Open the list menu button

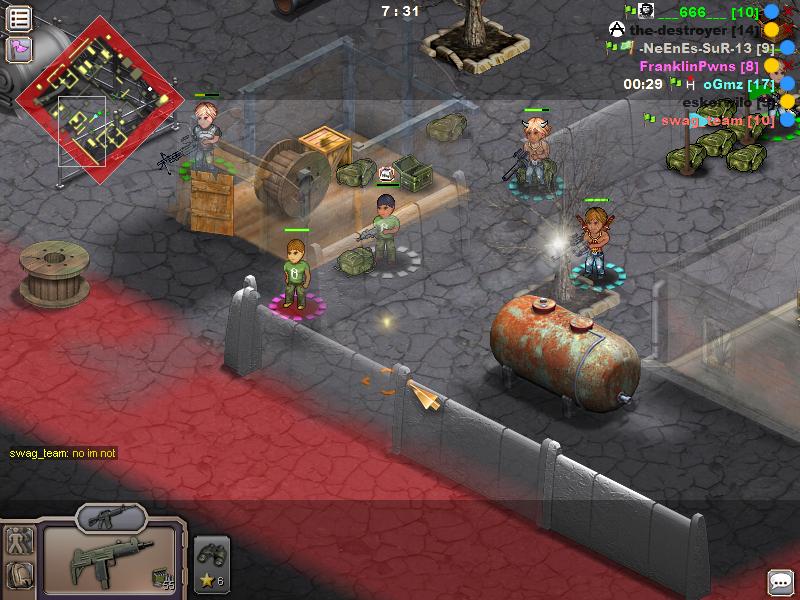(19, 18)
